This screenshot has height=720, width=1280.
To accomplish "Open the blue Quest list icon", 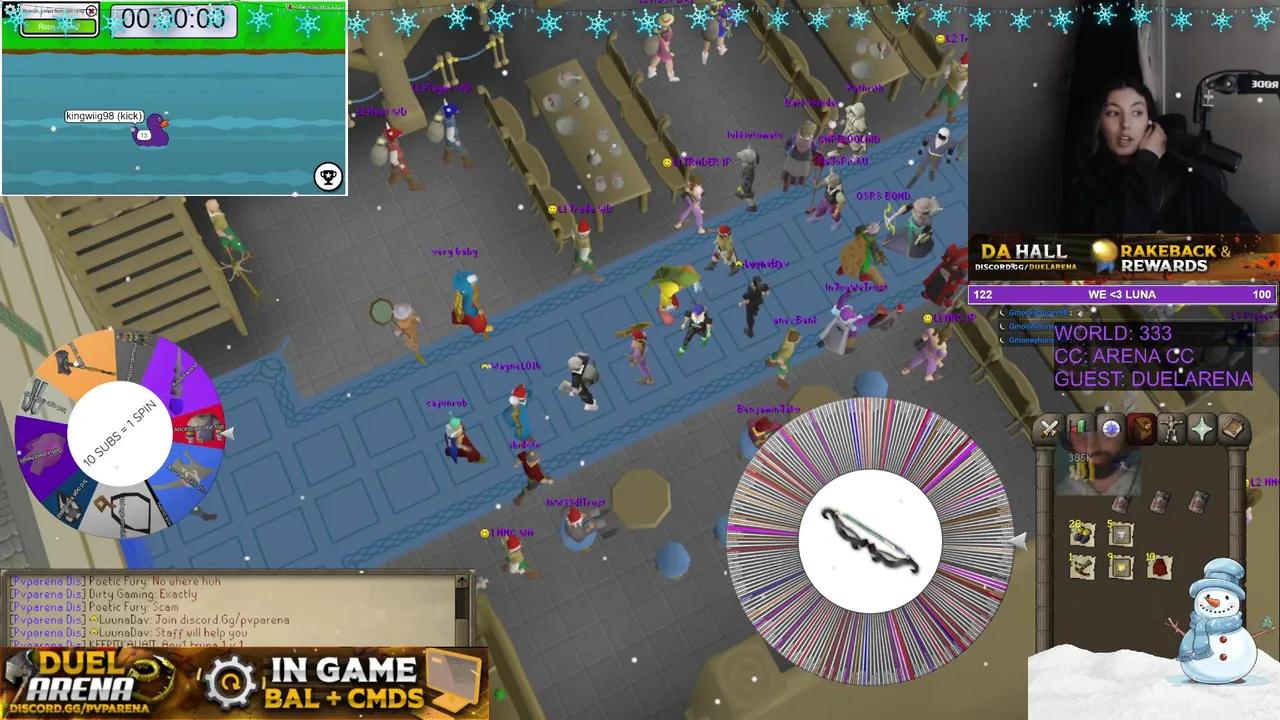I will [x=1110, y=428].
